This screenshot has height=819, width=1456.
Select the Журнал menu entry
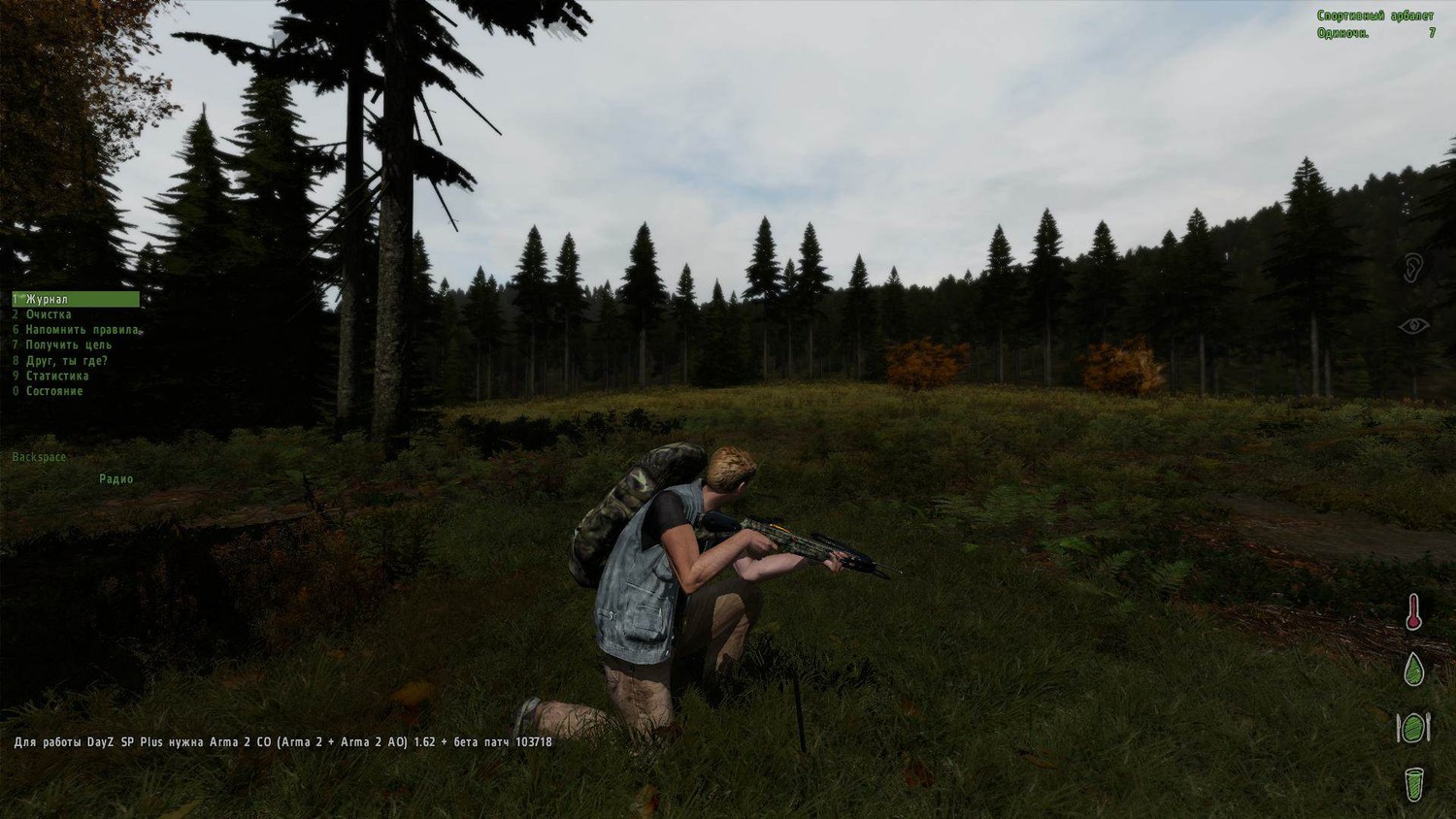coord(47,300)
